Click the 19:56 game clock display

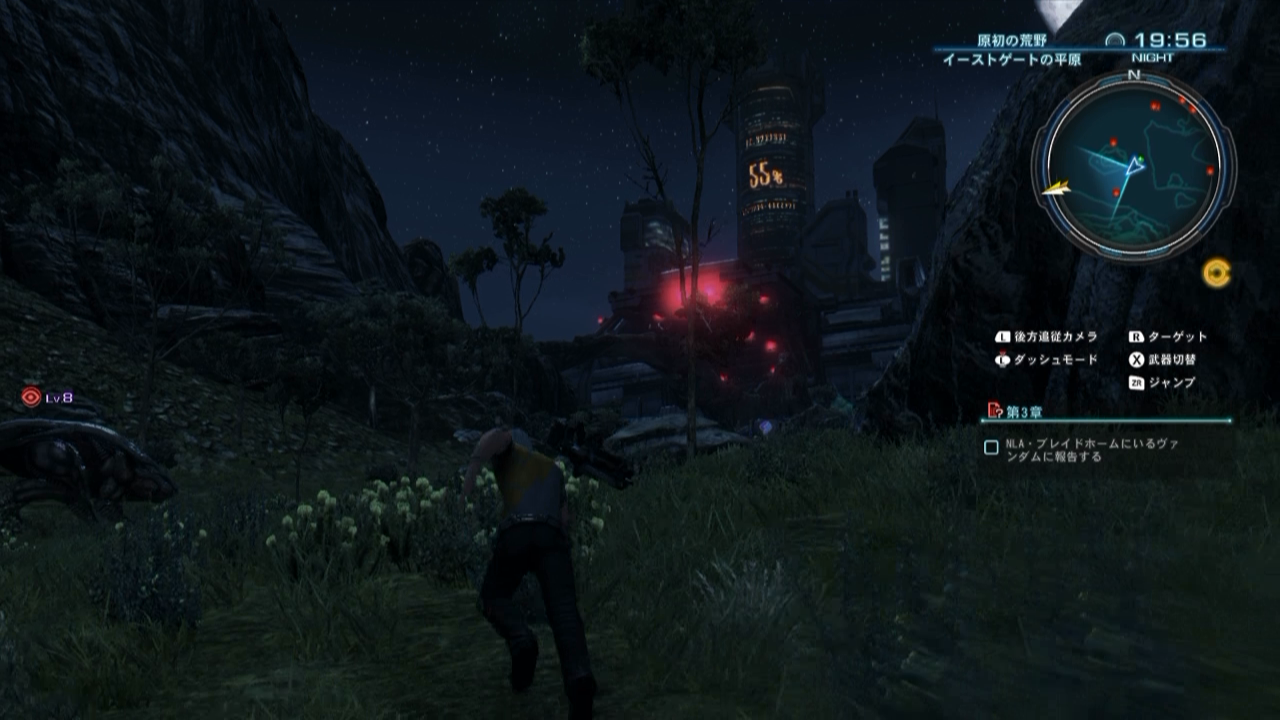tap(1169, 38)
